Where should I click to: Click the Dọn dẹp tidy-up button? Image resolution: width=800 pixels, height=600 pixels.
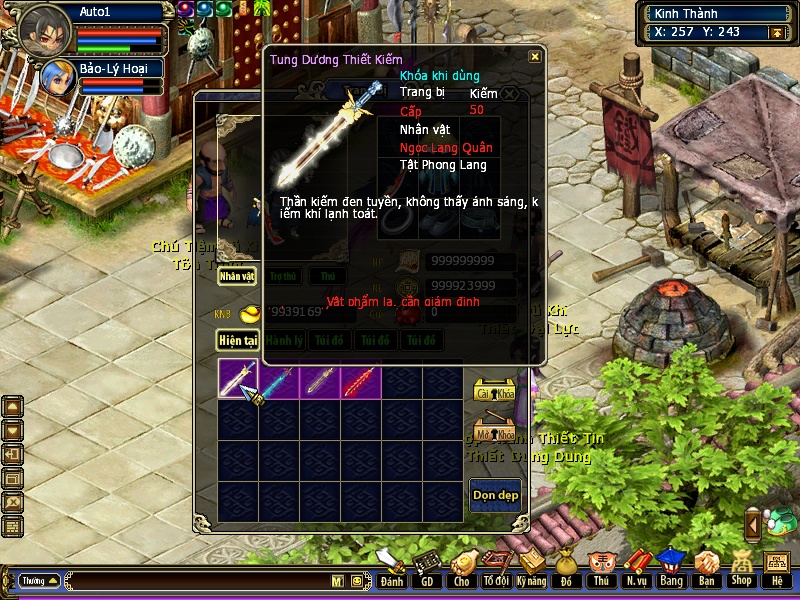click(495, 496)
